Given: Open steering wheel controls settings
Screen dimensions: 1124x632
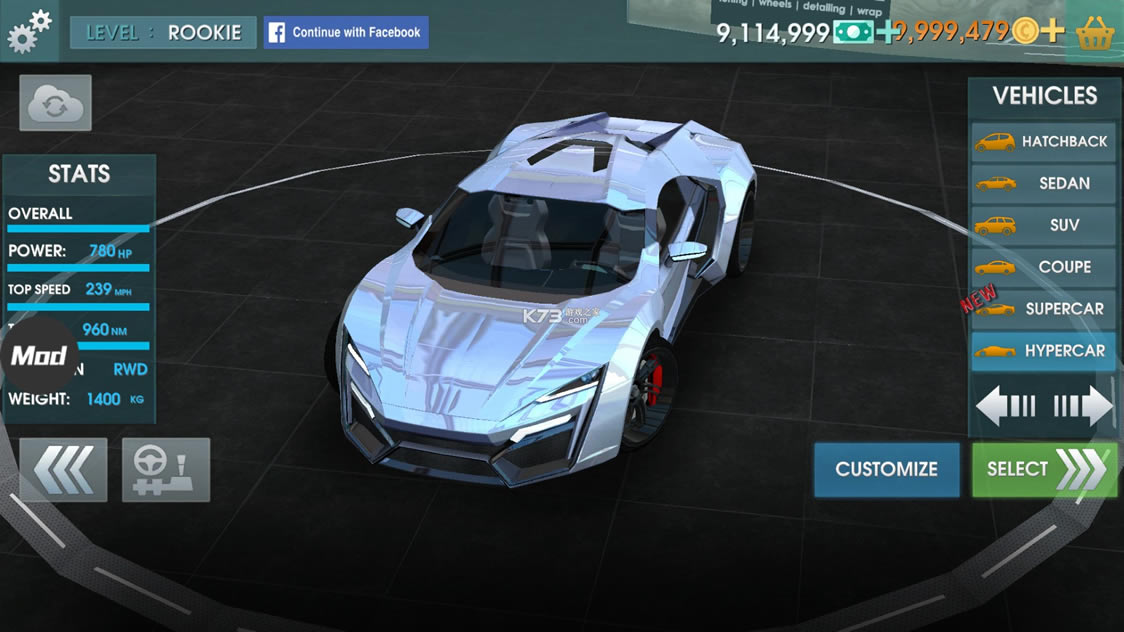Looking at the screenshot, I should (x=166, y=469).
